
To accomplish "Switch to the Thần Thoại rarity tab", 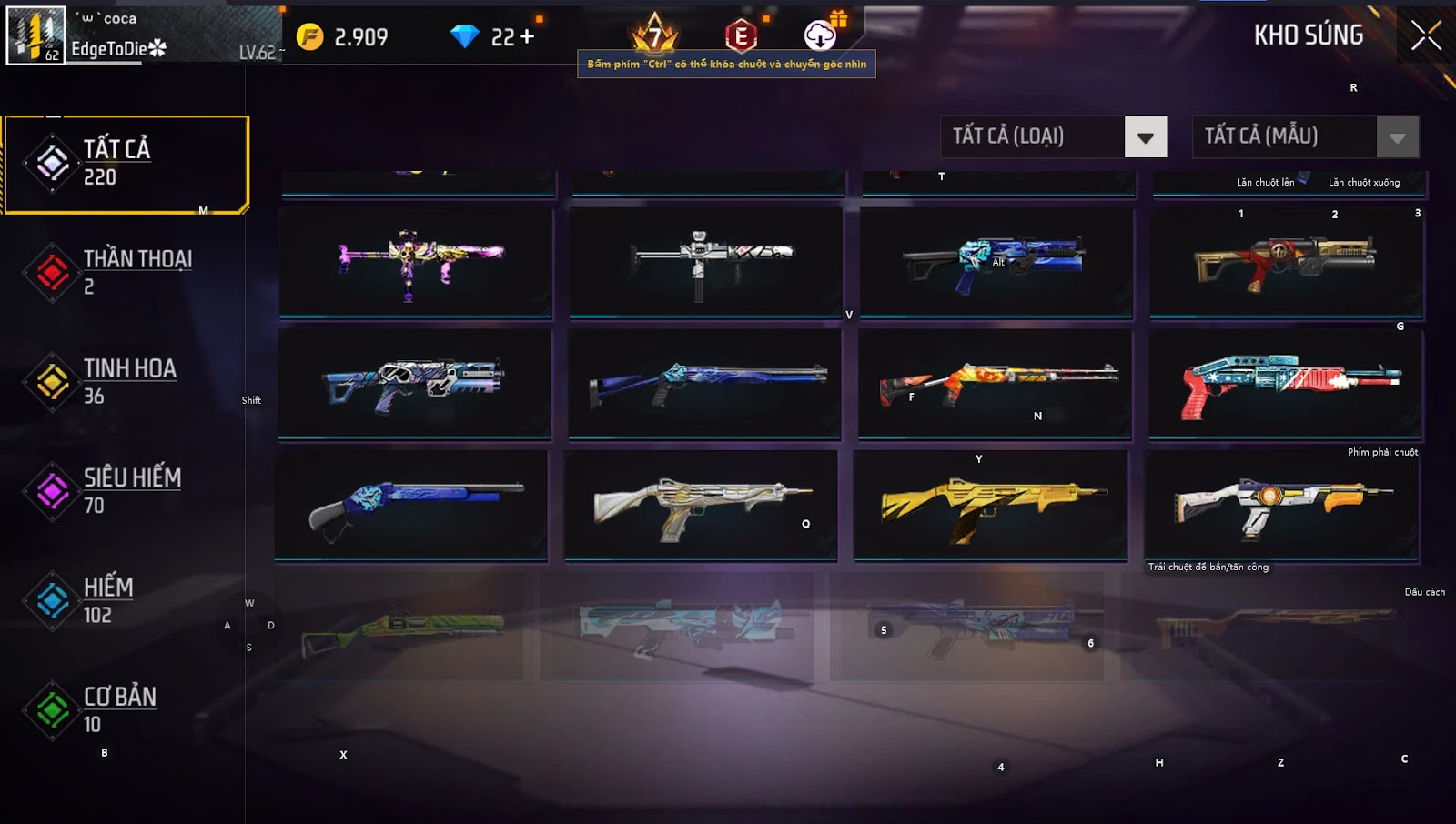I will point(126,272).
